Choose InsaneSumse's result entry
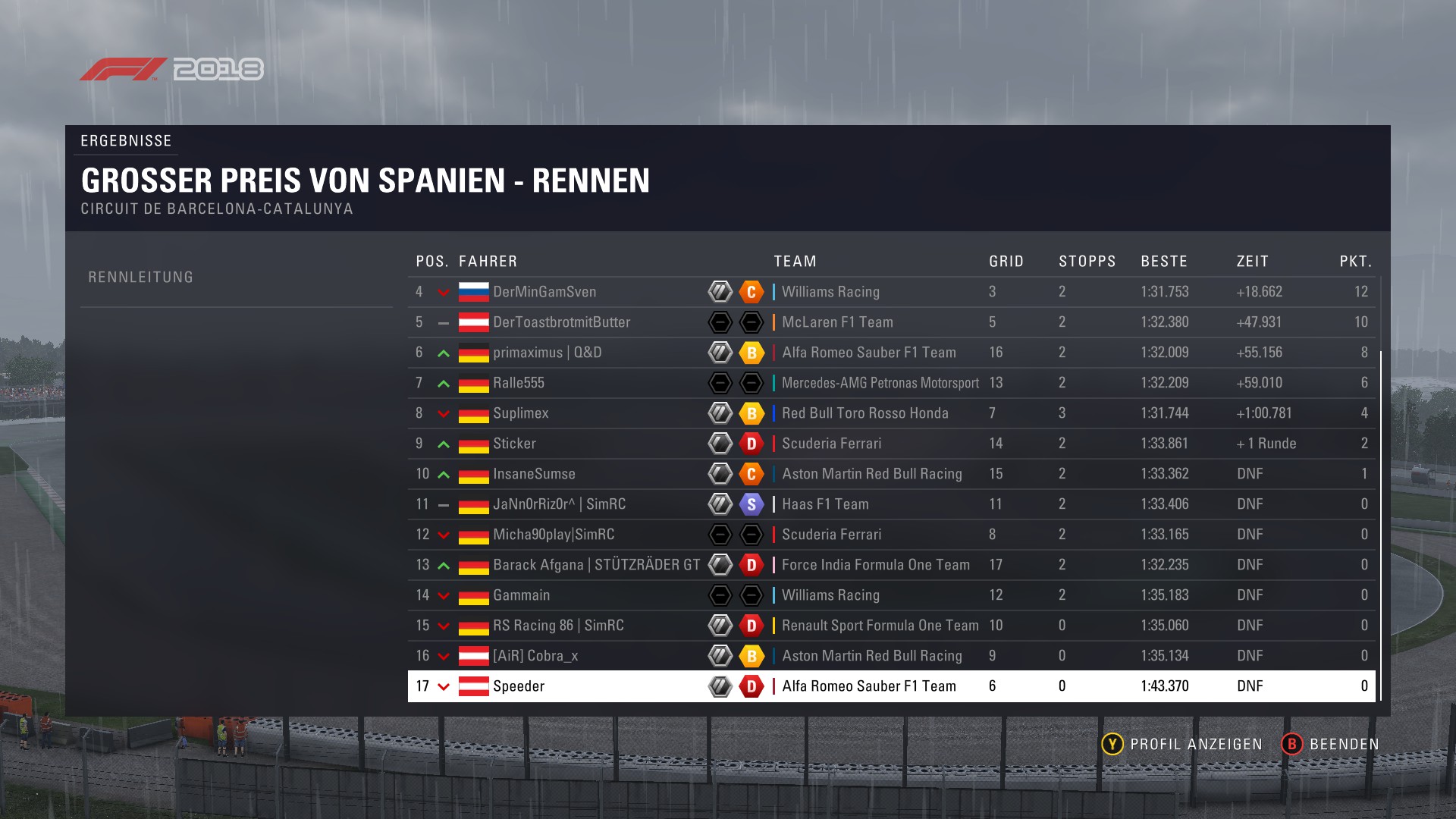The height and width of the screenshot is (819, 1456). click(534, 474)
